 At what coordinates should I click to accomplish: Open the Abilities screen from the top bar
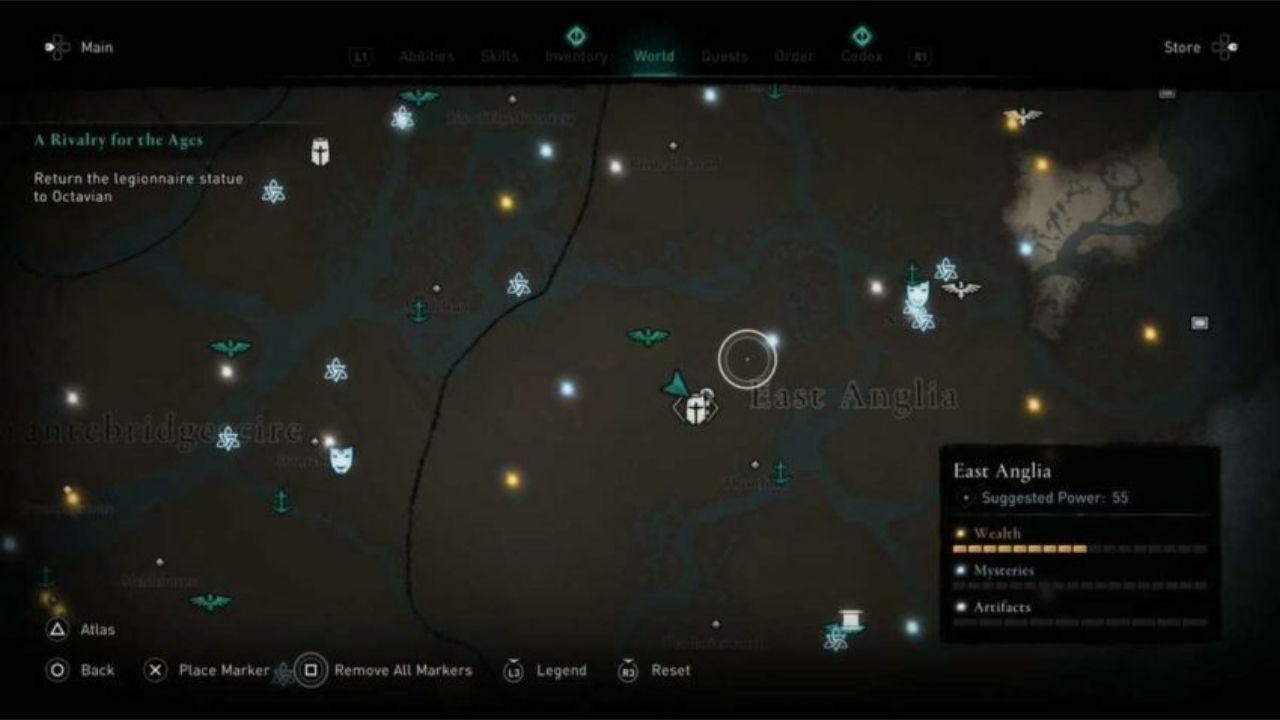[426, 56]
